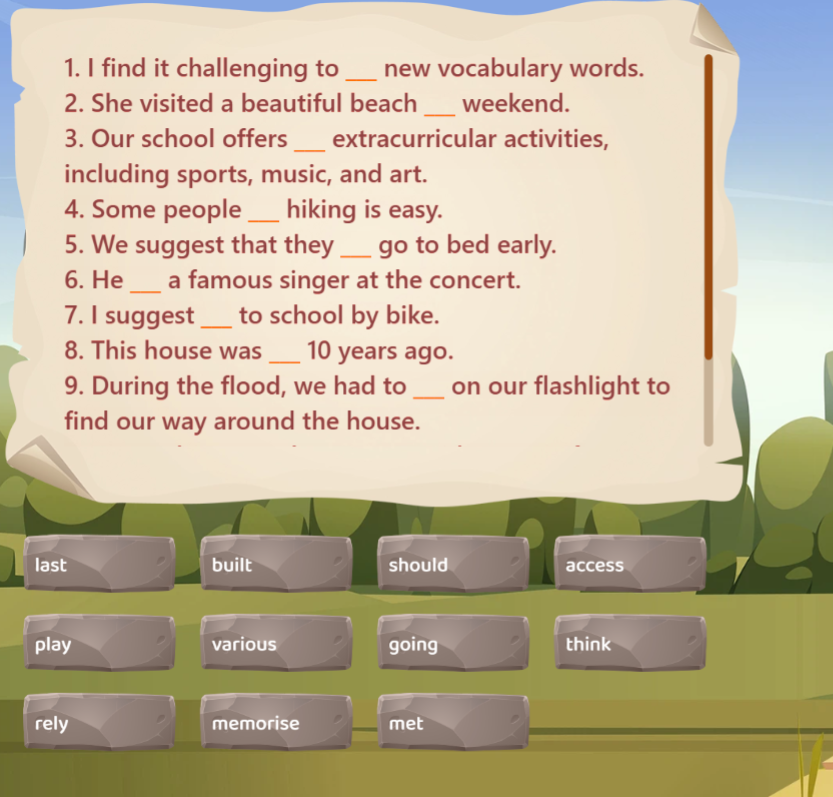Choose the 'built' word tile
The image size is (833, 797).
[x=275, y=565]
